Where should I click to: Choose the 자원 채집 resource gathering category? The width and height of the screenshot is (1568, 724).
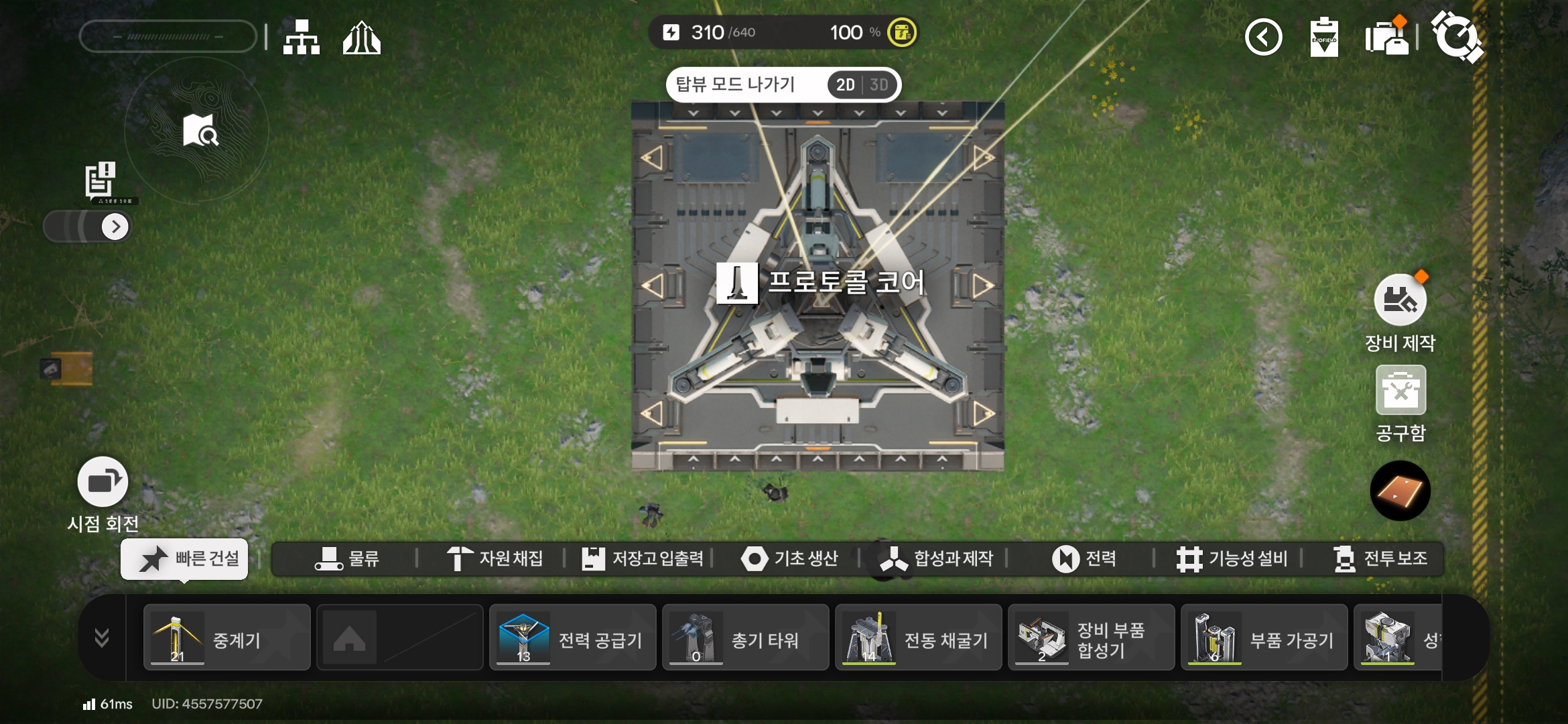tap(495, 558)
